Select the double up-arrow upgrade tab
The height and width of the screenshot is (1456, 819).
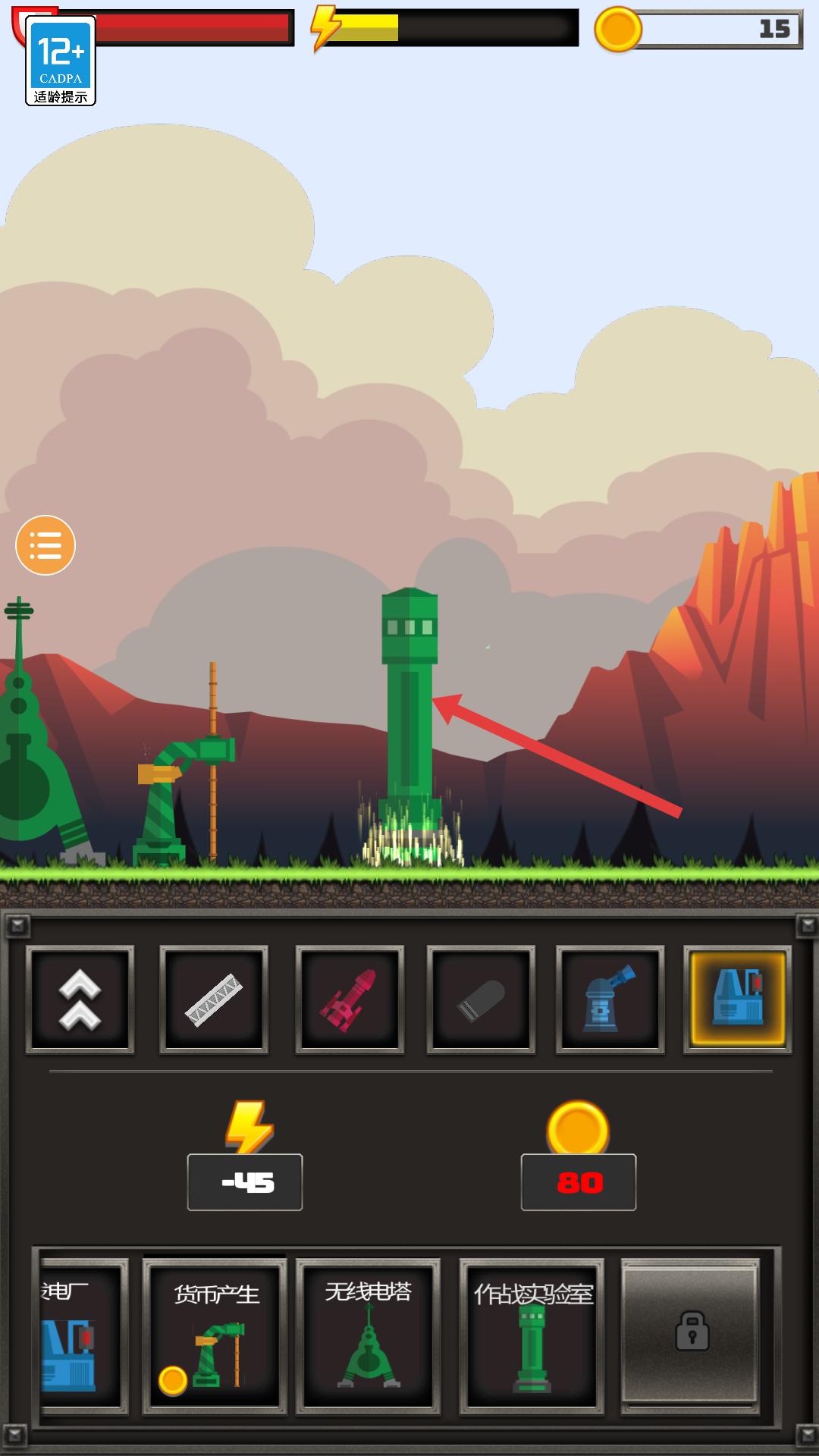[x=80, y=999]
